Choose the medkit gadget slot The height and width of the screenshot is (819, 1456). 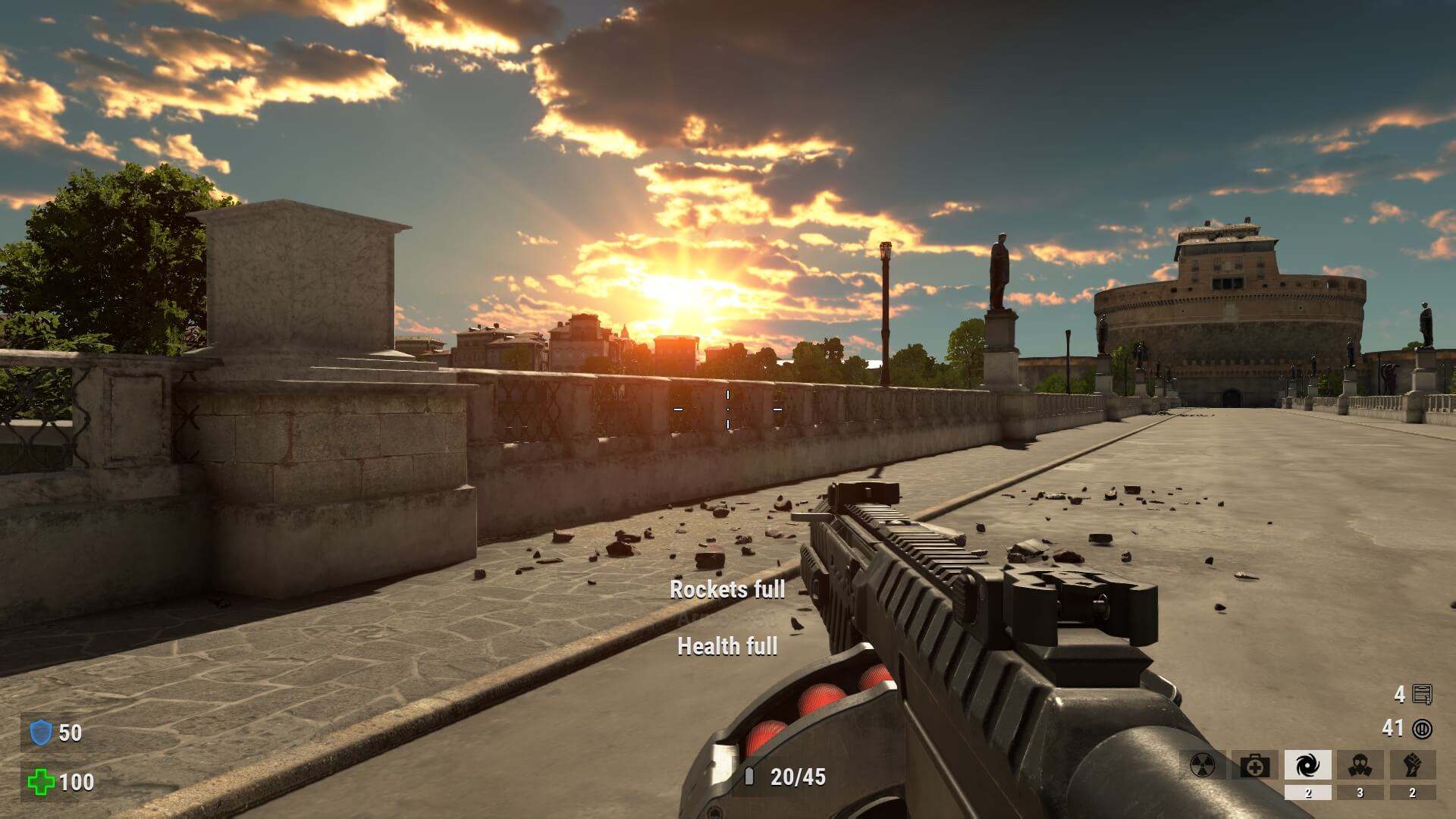pyautogui.click(x=1255, y=765)
